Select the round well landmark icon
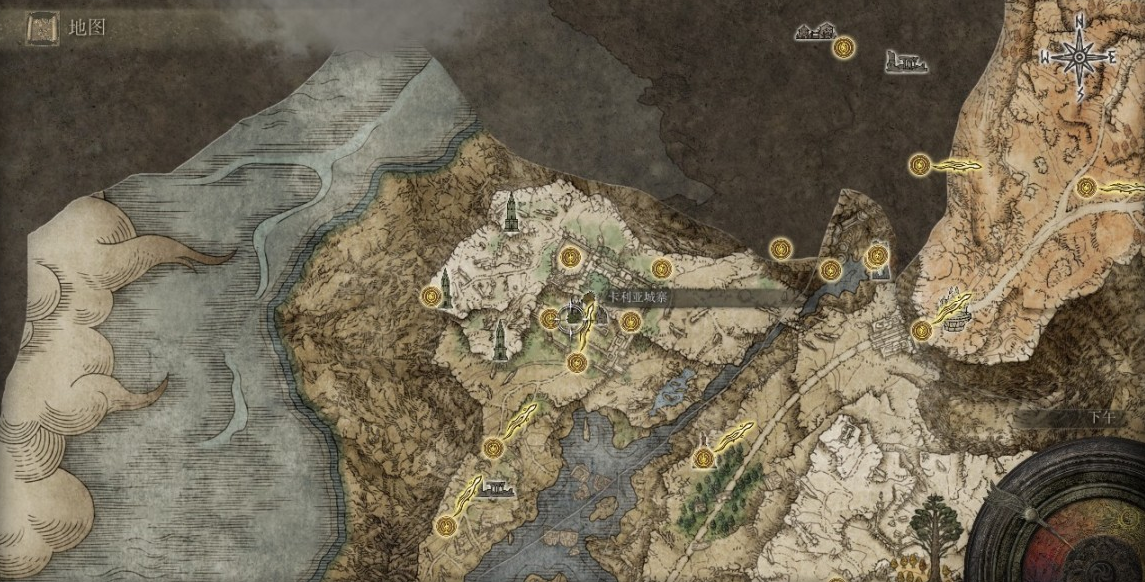Image resolution: width=1145 pixels, height=582 pixels. (958, 320)
